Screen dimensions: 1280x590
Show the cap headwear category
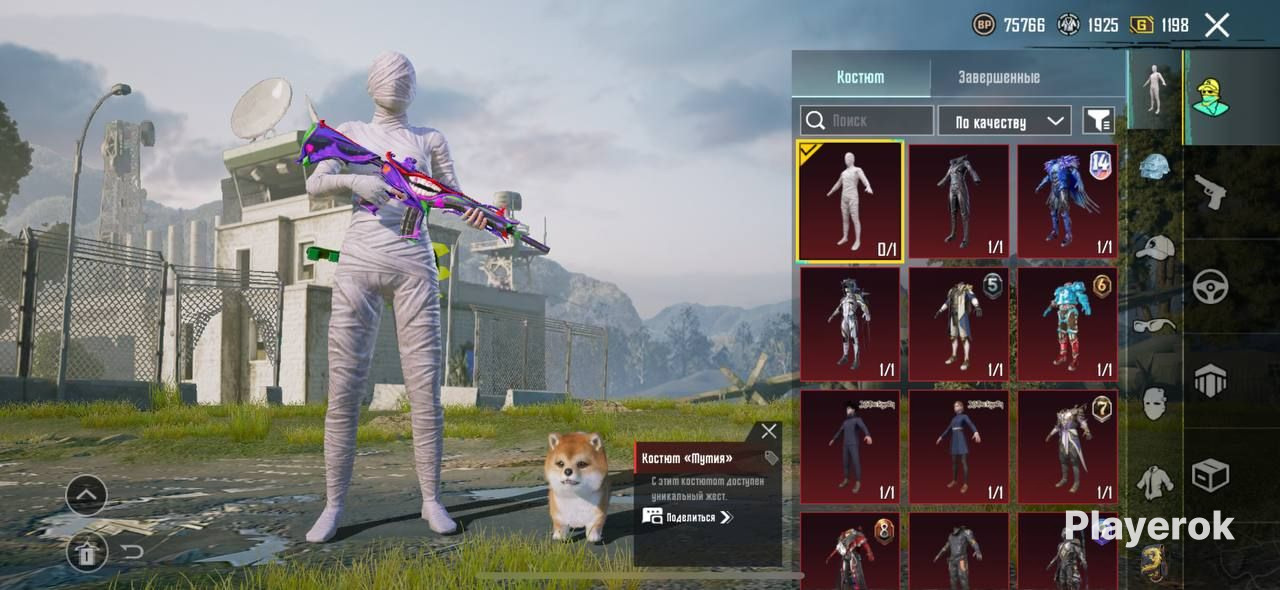pos(1155,247)
